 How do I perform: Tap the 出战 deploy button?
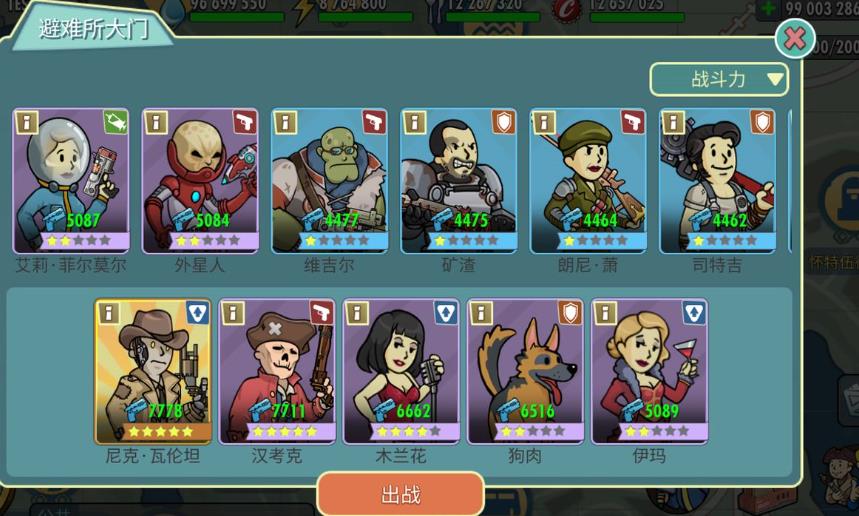coord(400,495)
